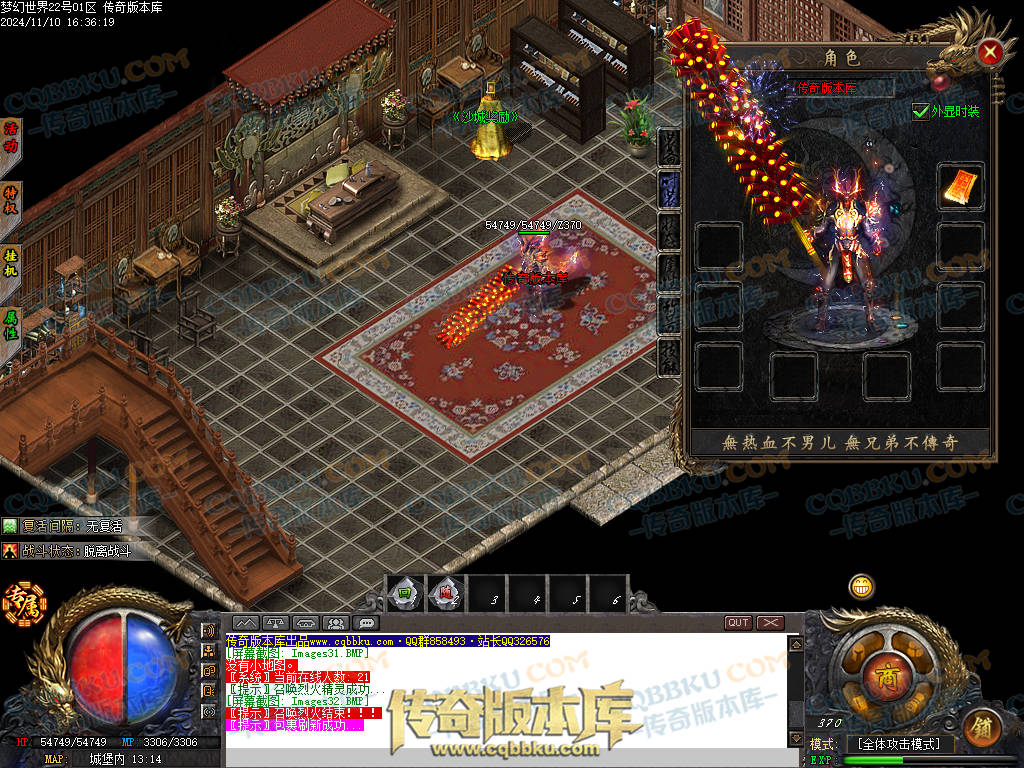Screen dimensions: 1024x768
Task: Open the 活动 events banner
Action: 12,137
